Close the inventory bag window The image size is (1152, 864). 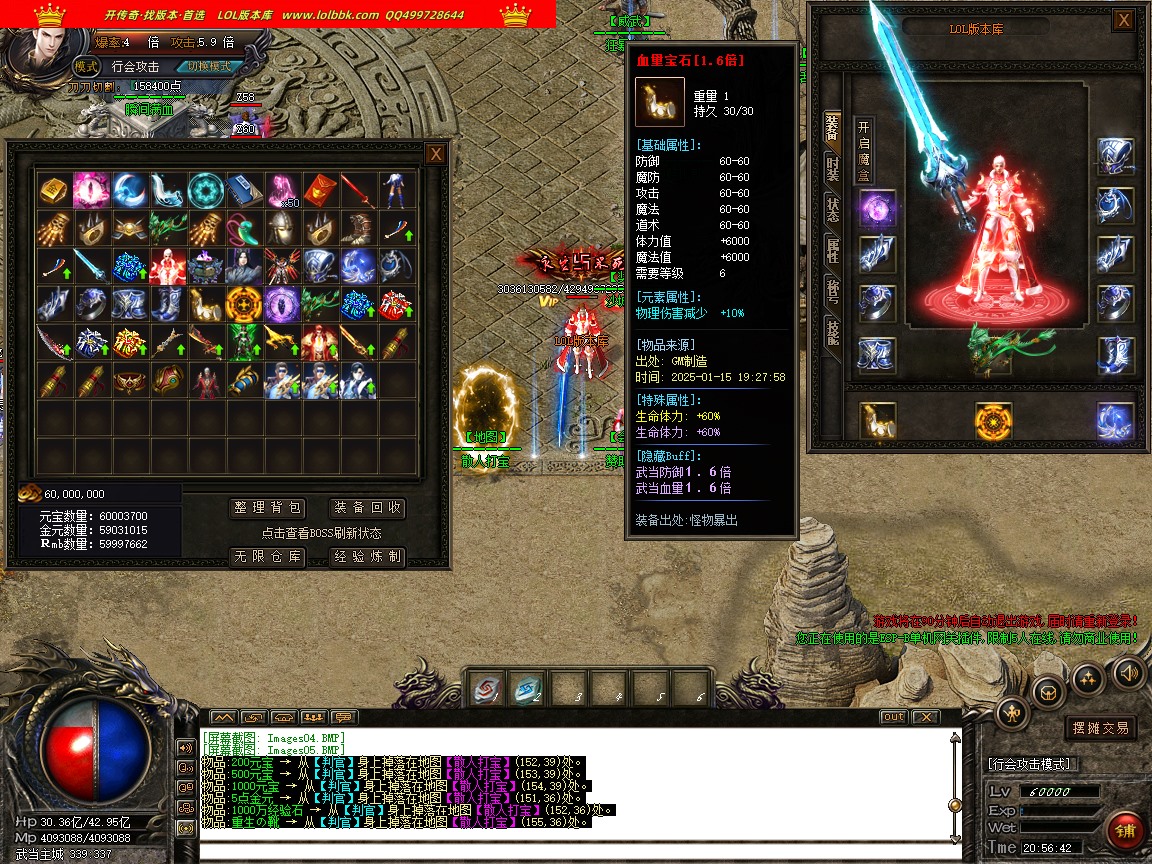435,154
